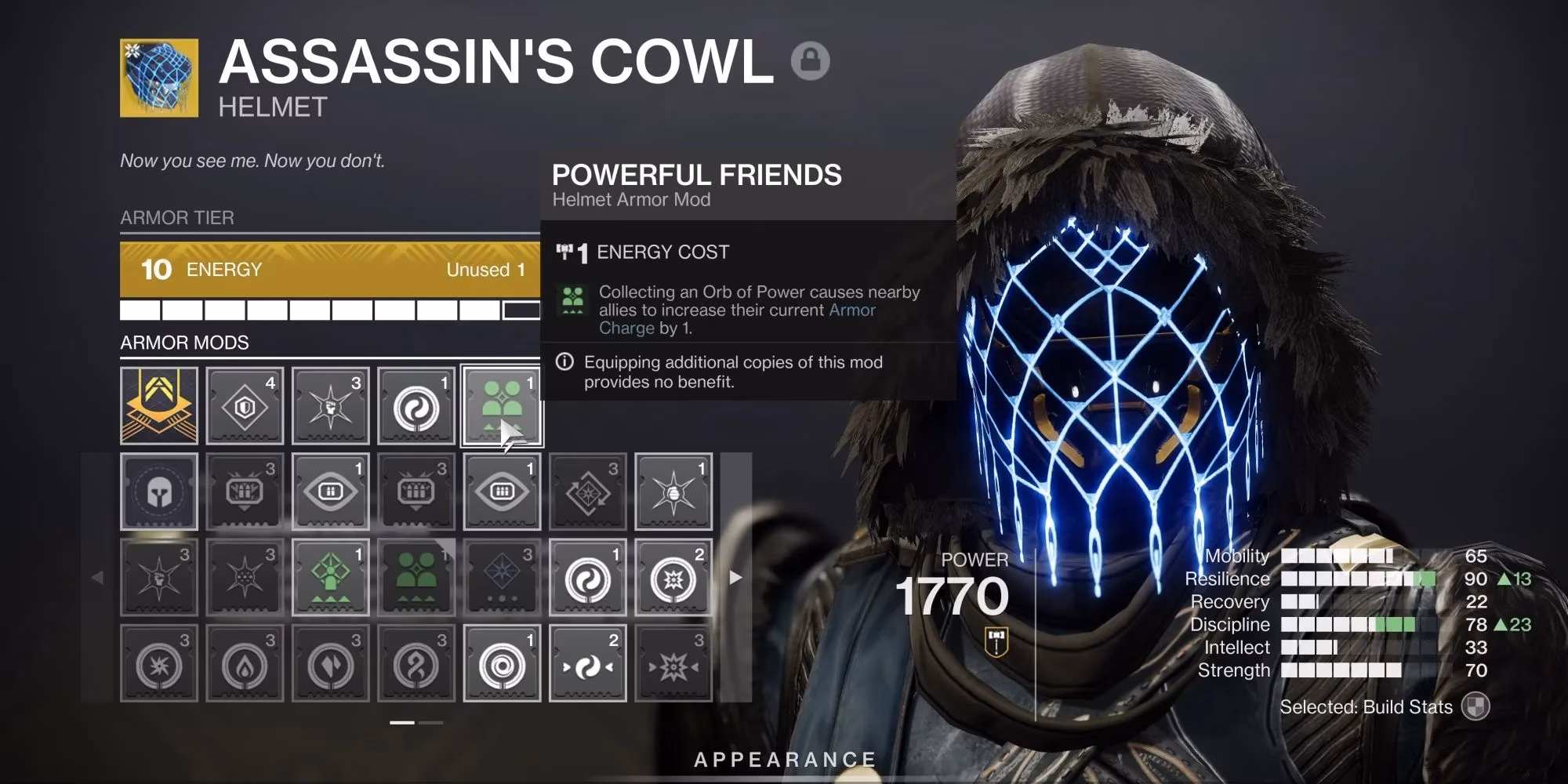Click the empty helmet ornament icon
The height and width of the screenshot is (784, 1568).
click(x=159, y=492)
